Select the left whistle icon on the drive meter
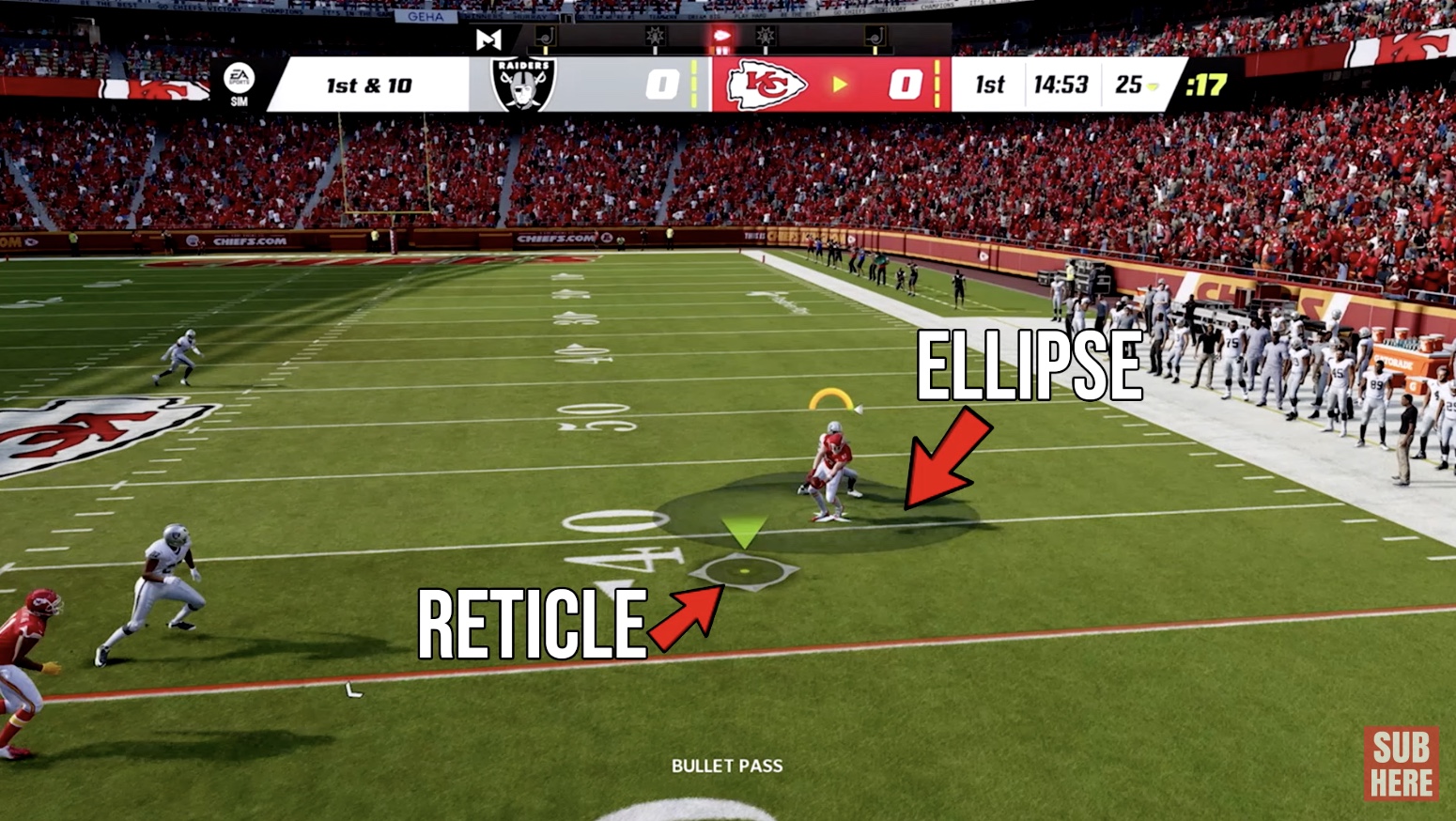 click(x=547, y=34)
